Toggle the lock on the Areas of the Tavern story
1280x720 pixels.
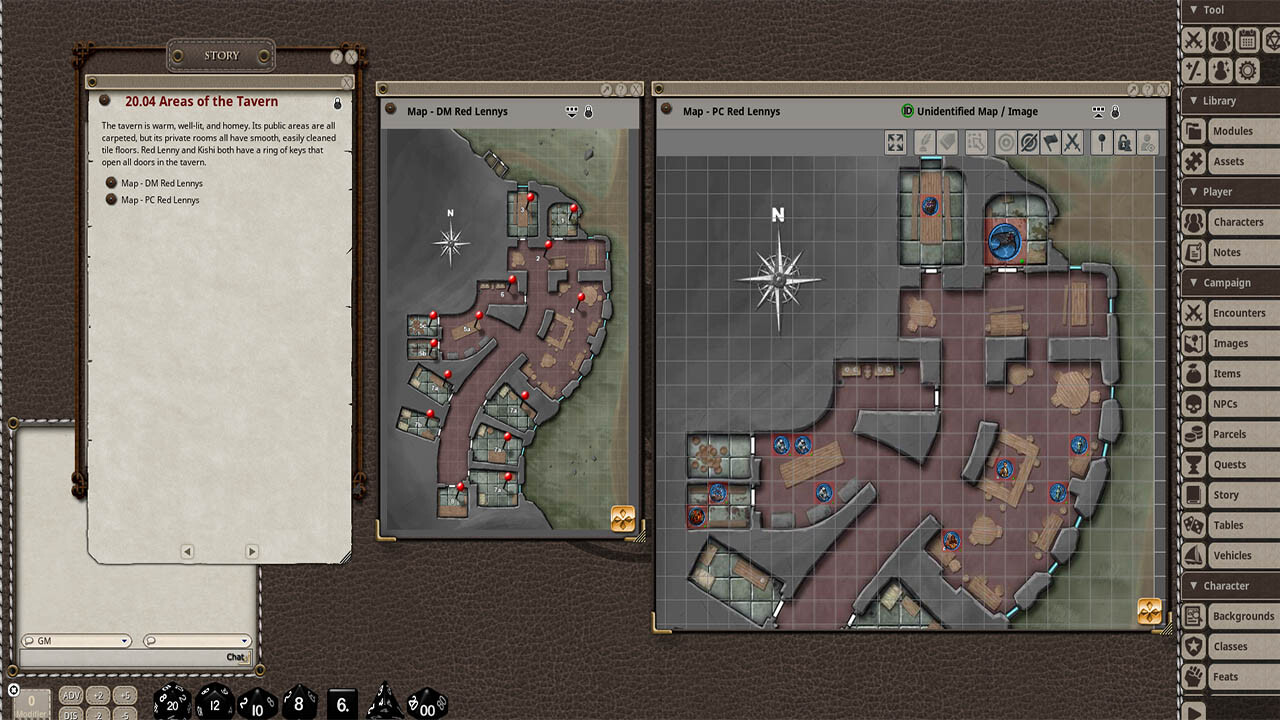(337, 103)
